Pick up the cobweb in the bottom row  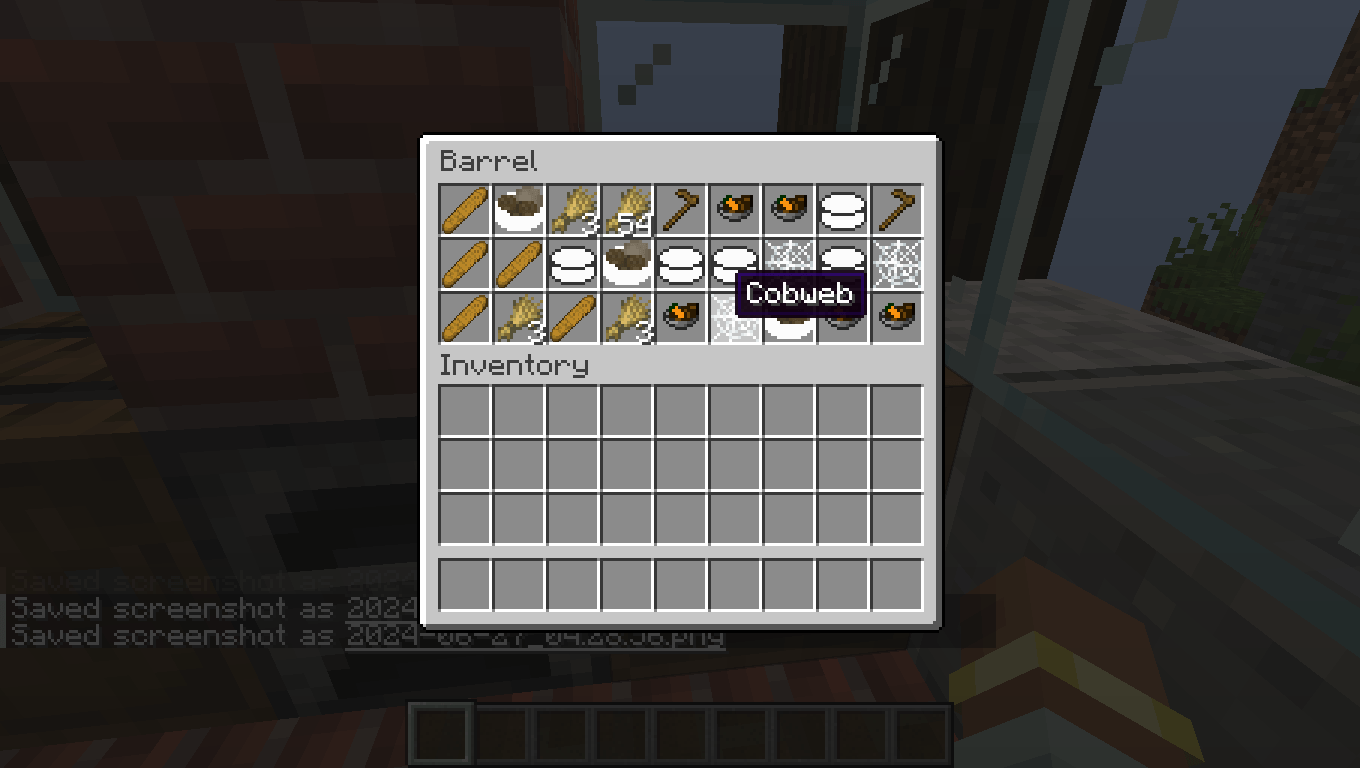[734, 315]
